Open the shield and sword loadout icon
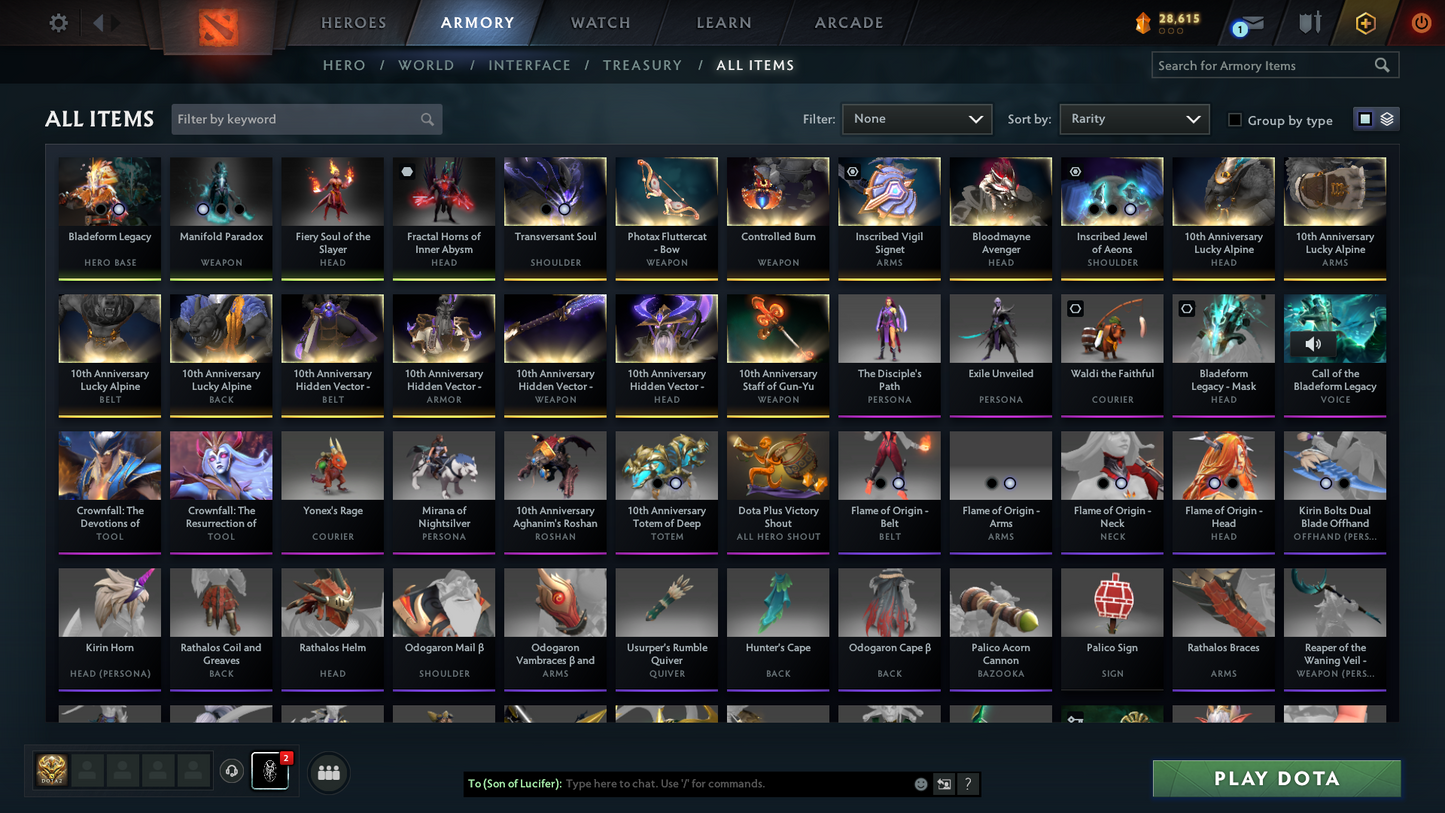 [x=1311, y=22]
